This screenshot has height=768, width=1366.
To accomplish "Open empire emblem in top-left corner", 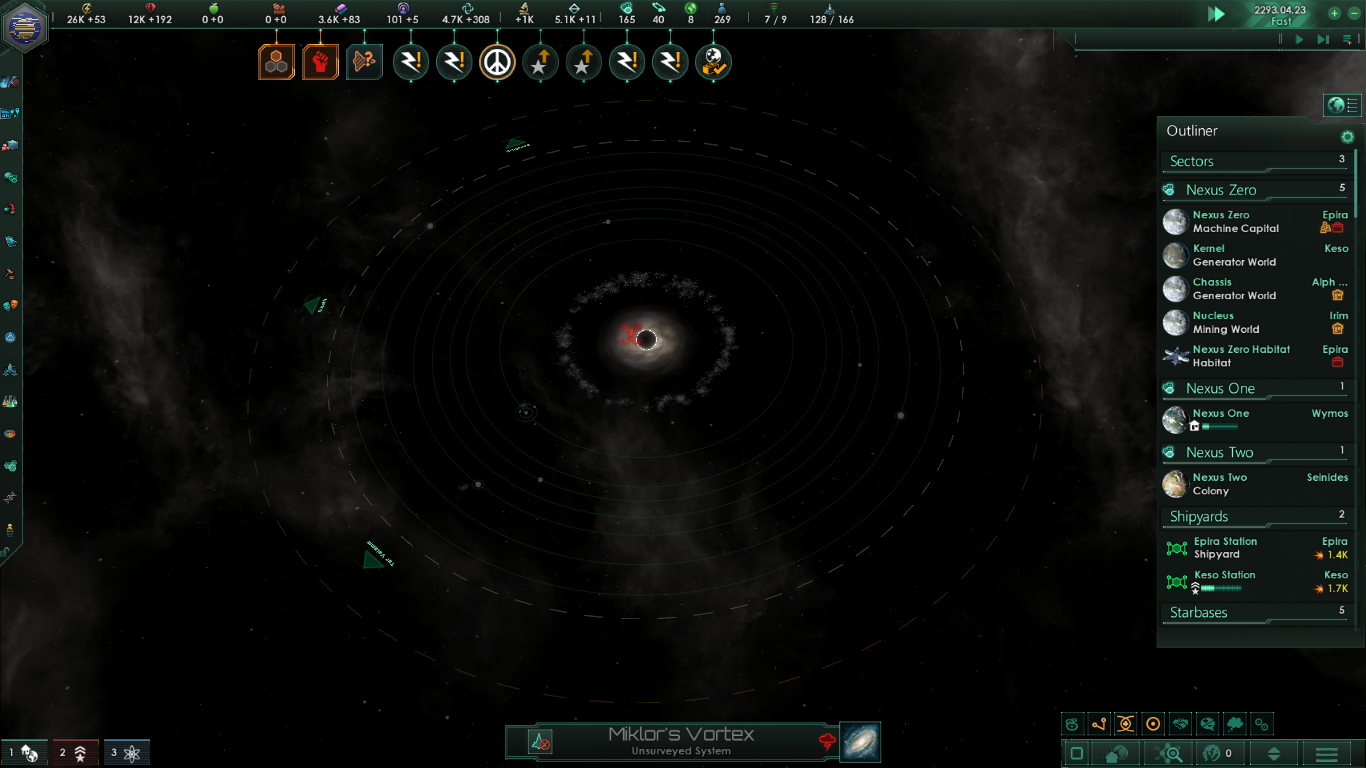I will point(25,26).
